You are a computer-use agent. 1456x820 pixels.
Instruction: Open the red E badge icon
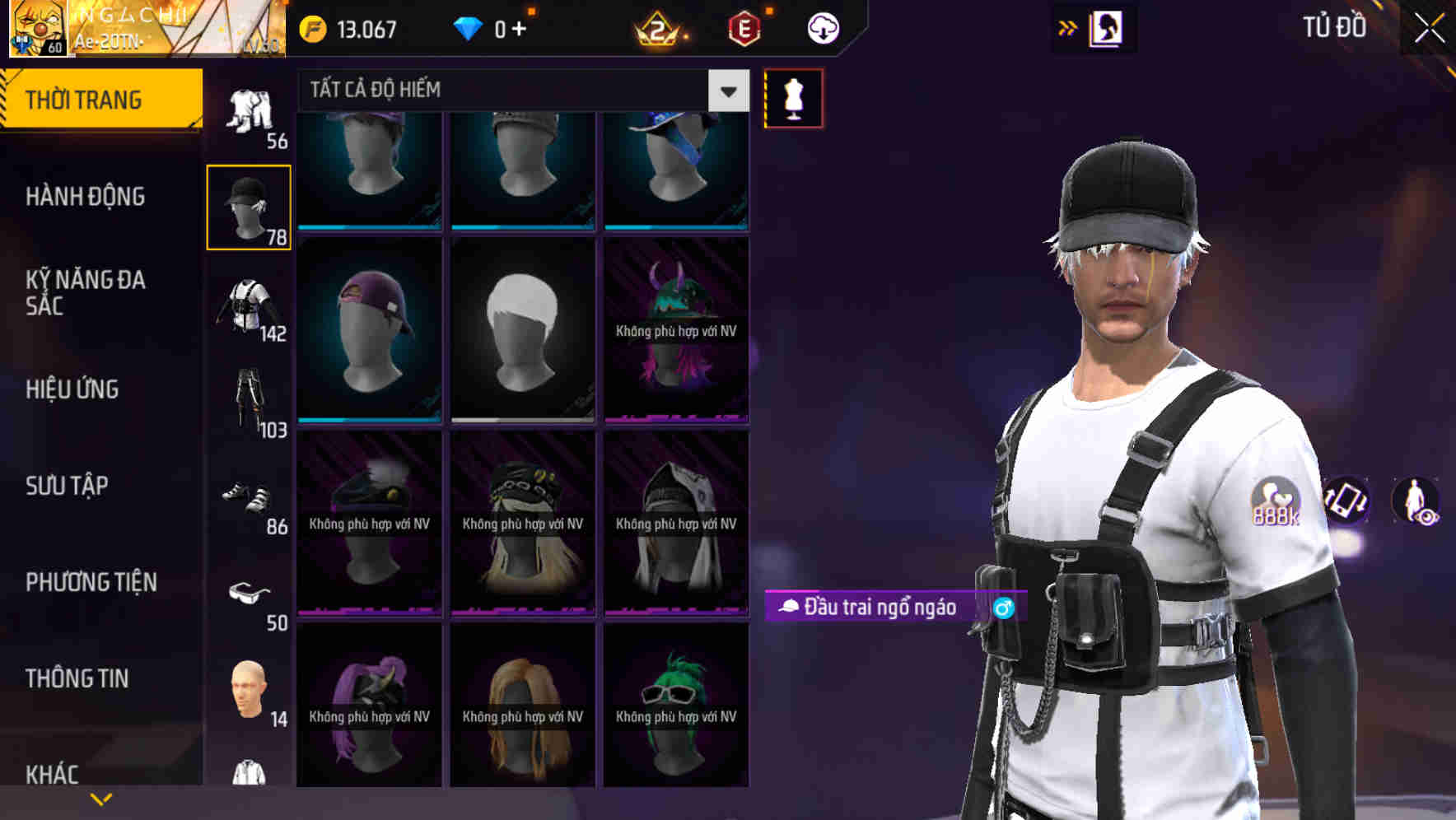[x=746, y=27]
